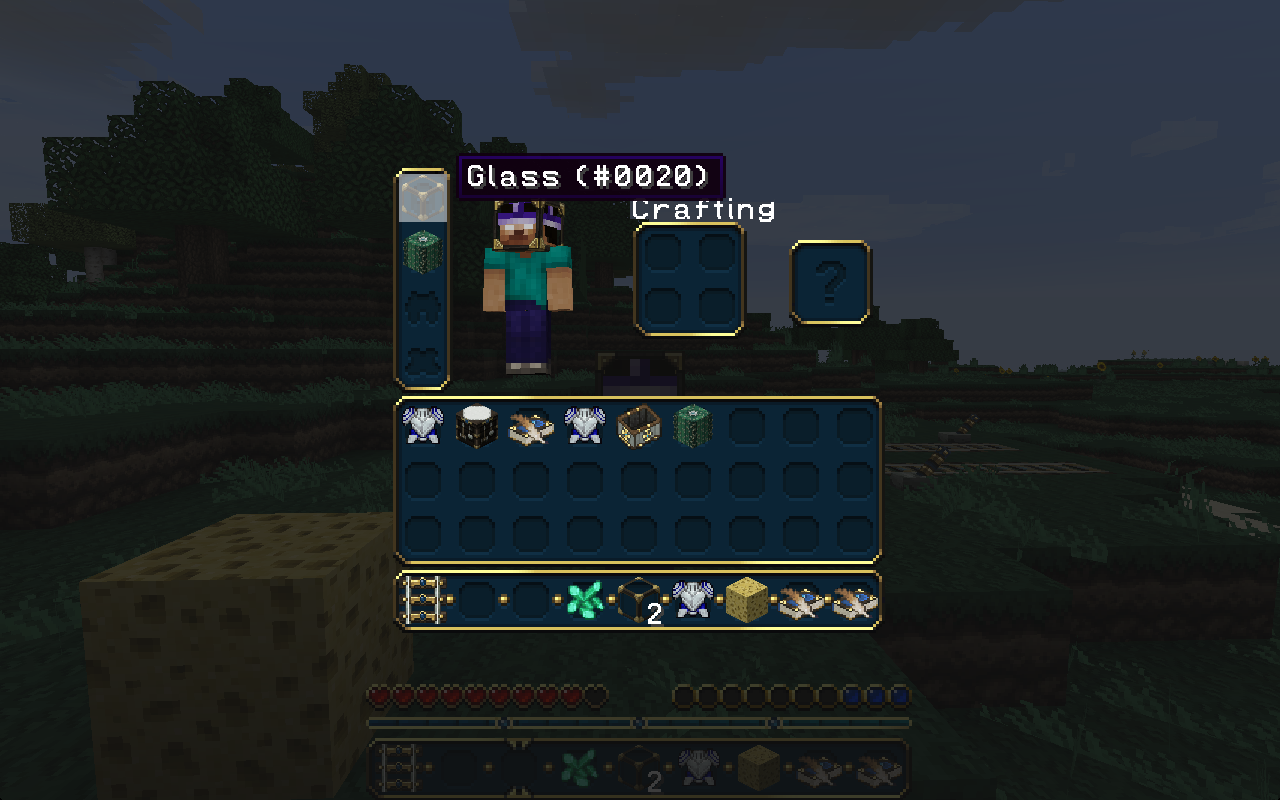Open the recipe help question mark panel
This screenshot has height=800, width=1280.
tap(832, 280)
